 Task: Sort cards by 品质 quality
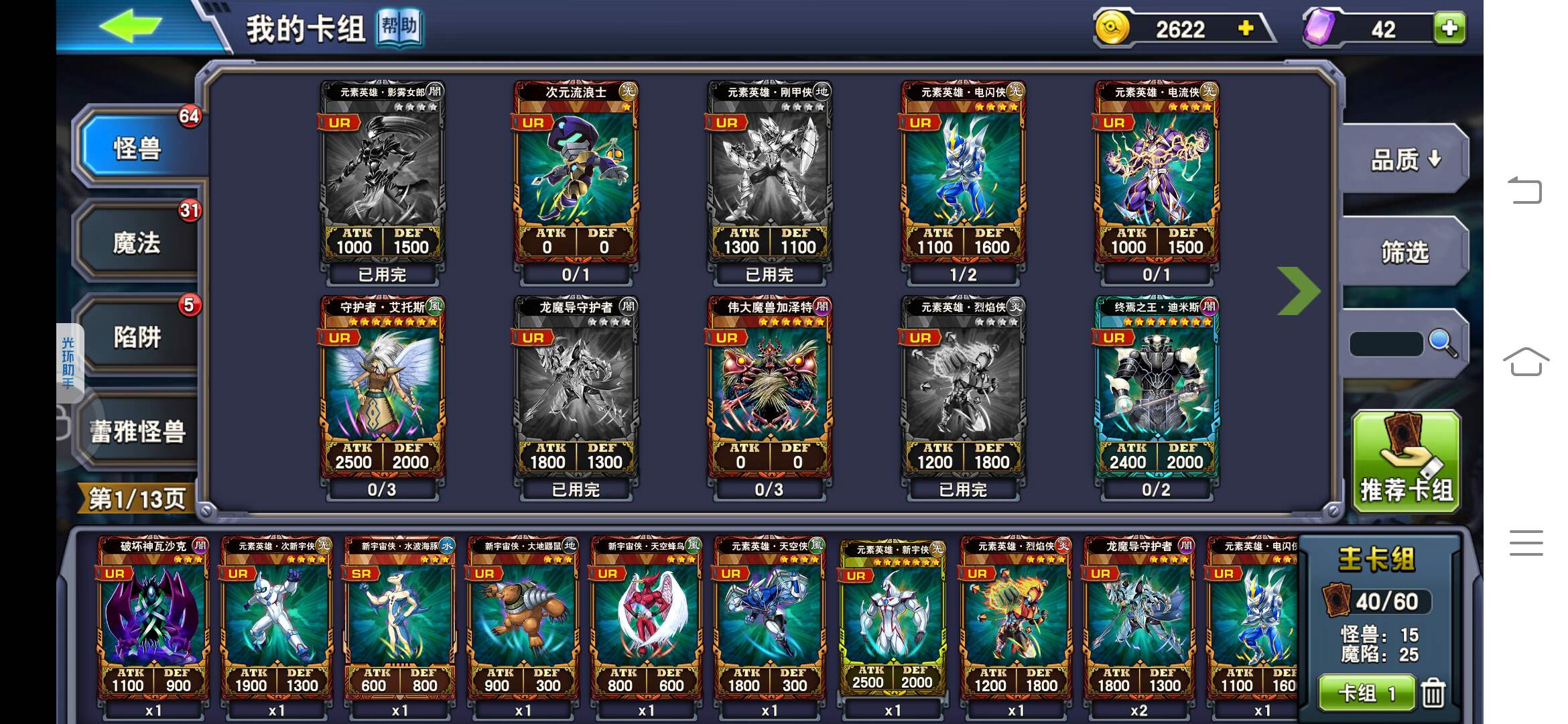(x=1405, y=160)
